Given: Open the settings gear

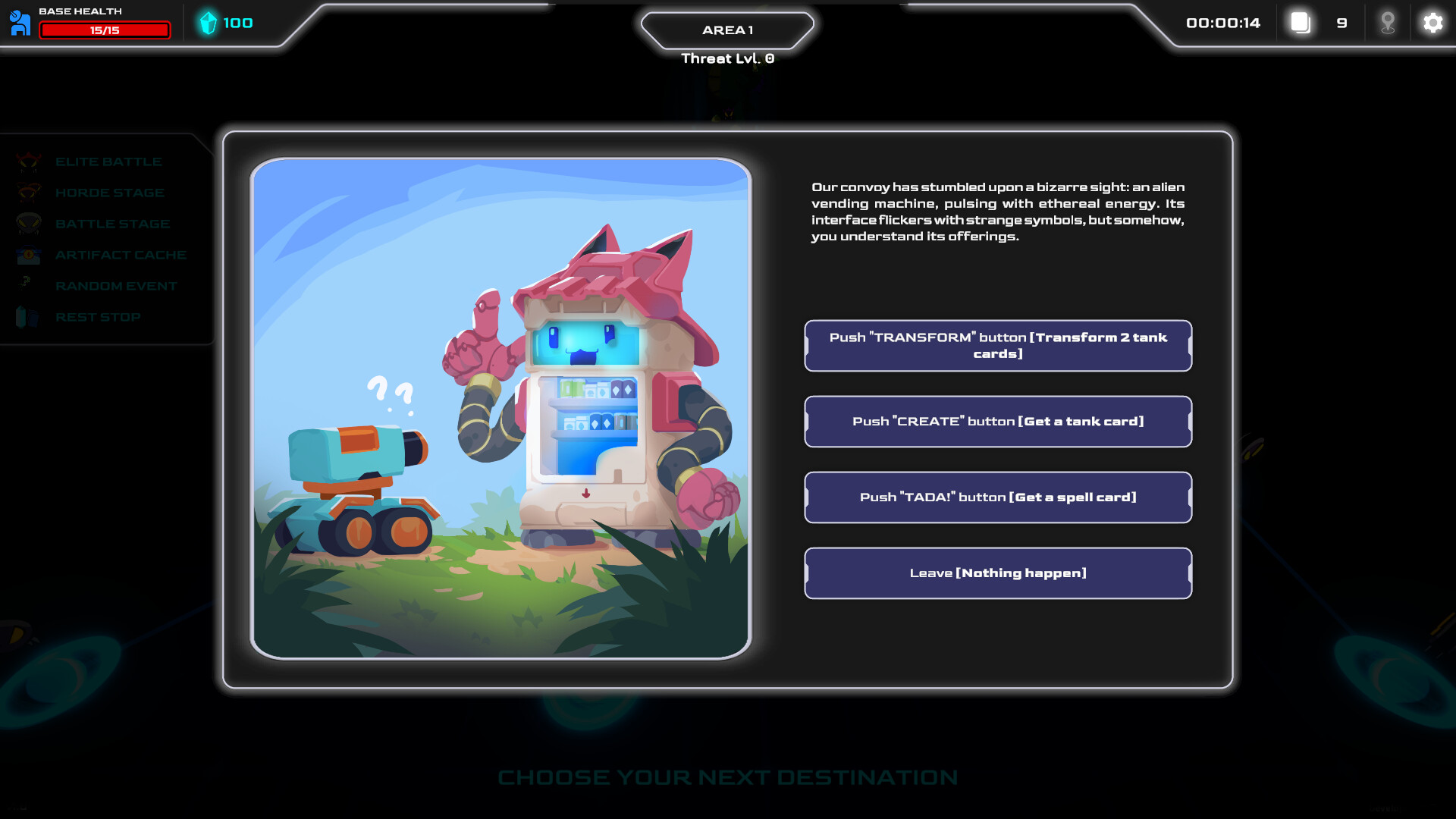Looking at the screenshot, I should pyautogui.click(x=1432, y=24).
